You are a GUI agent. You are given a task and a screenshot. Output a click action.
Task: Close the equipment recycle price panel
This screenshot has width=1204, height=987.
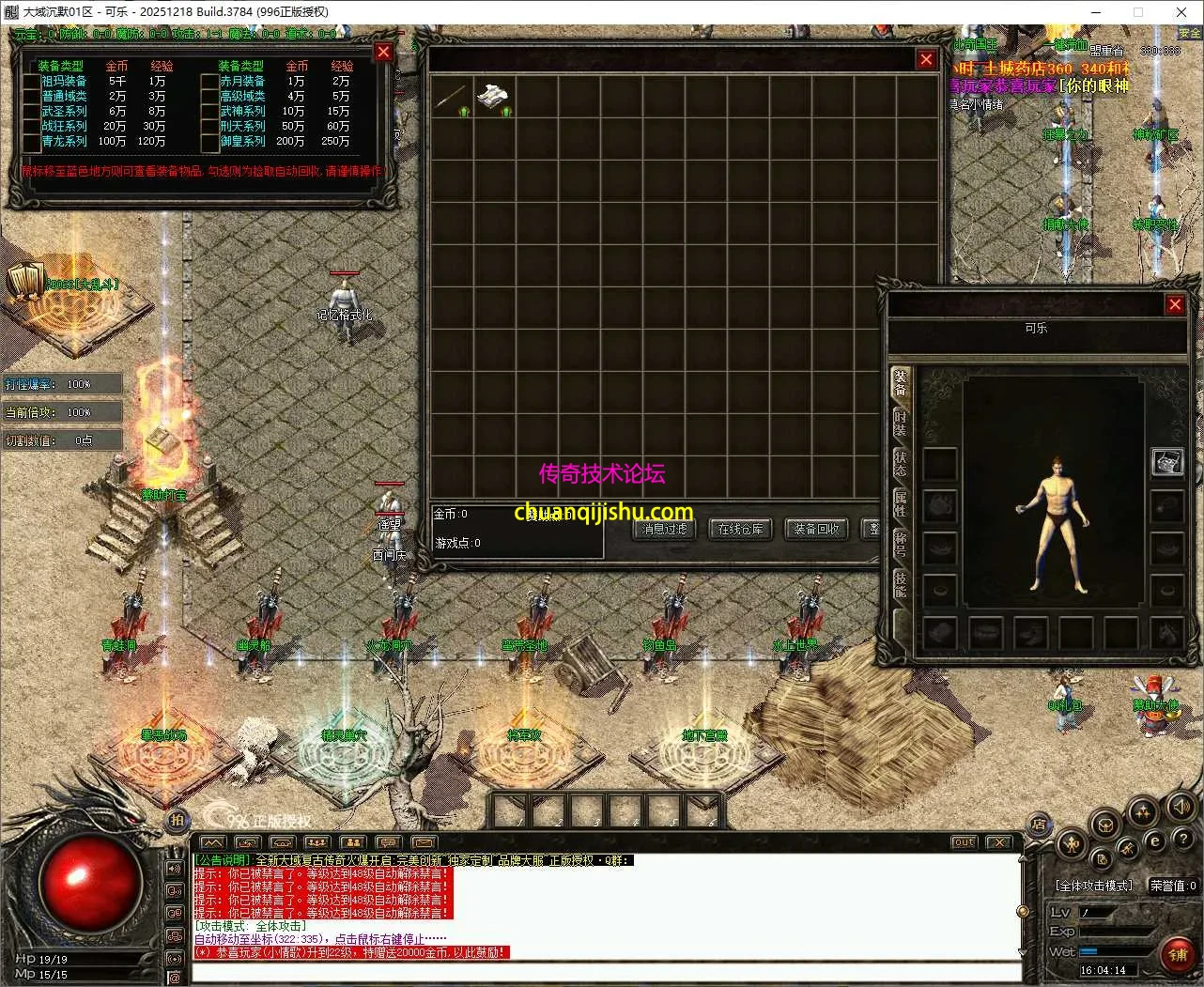coord(383,53)
